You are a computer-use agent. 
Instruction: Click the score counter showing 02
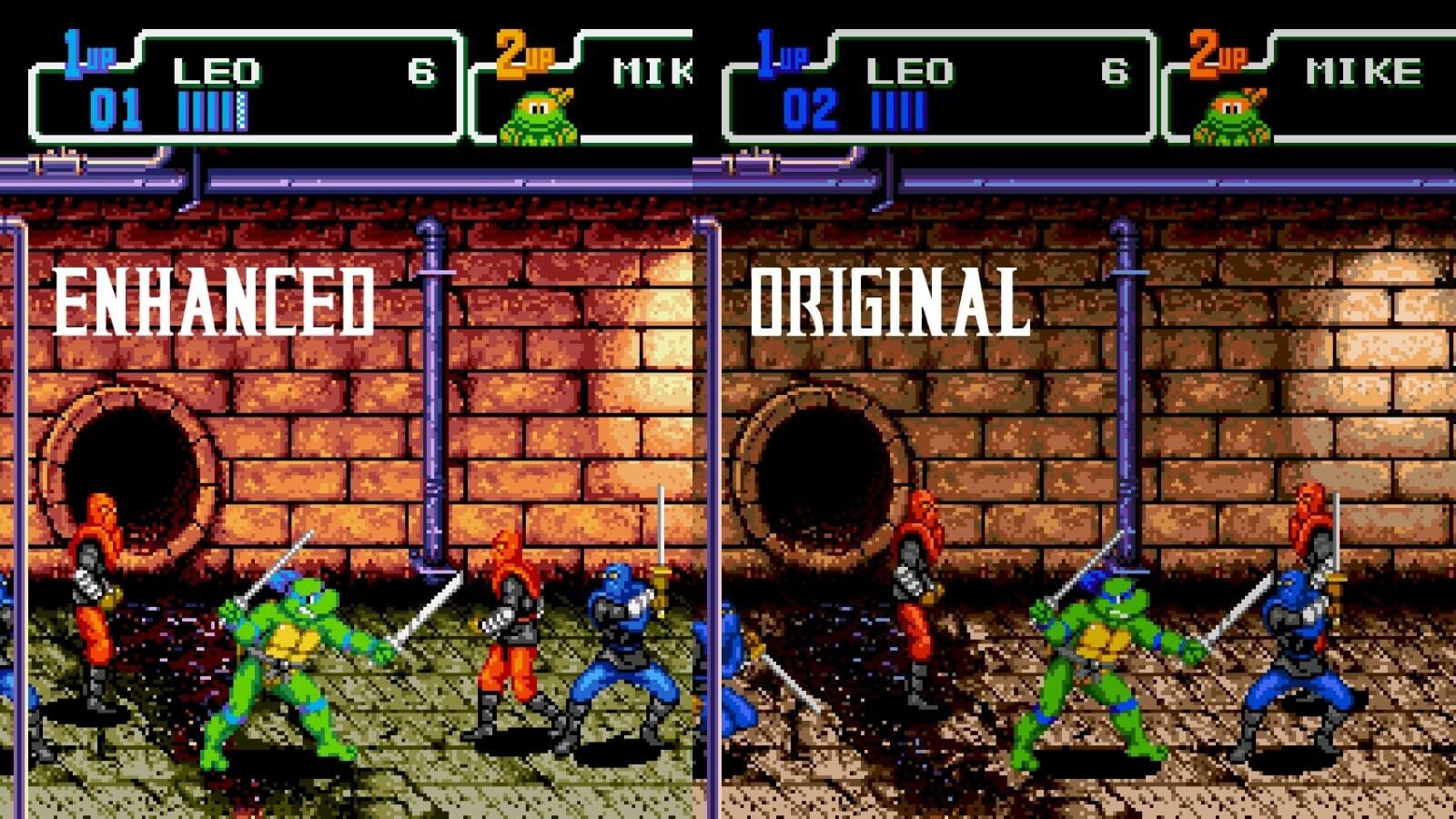pos(810,106)
